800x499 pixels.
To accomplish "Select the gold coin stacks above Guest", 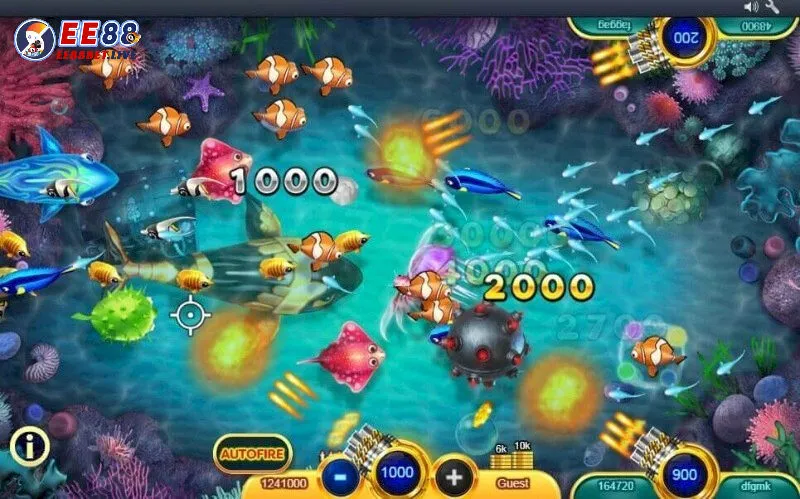I will pyautogui.click(x=511, y=457).
